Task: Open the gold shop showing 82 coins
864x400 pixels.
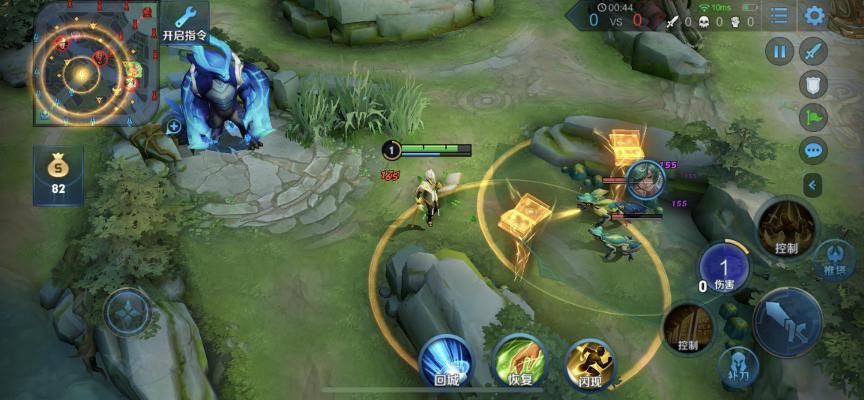Action: click(x=58, y=175)
